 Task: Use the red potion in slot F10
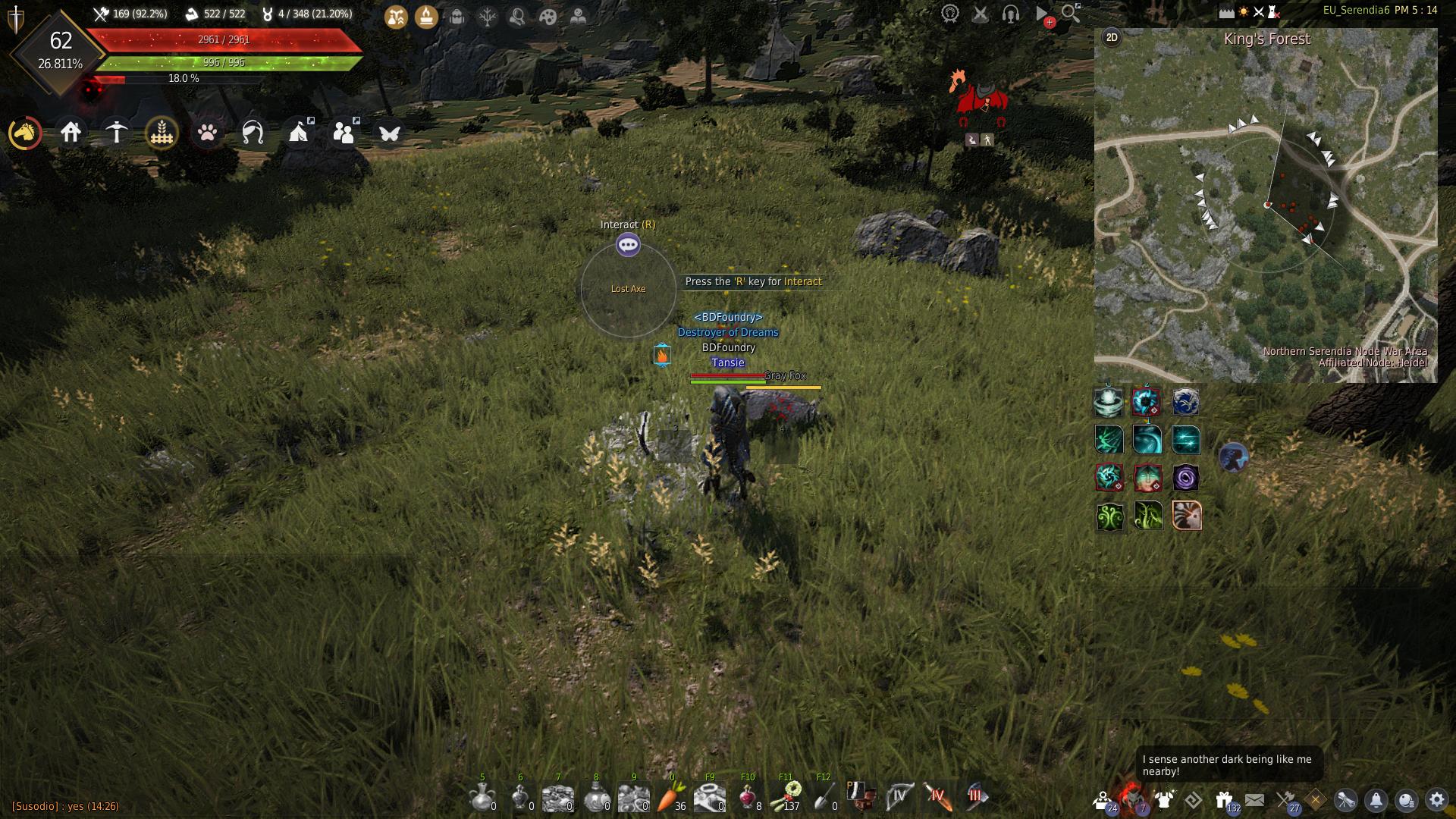[x=747, y=796]
